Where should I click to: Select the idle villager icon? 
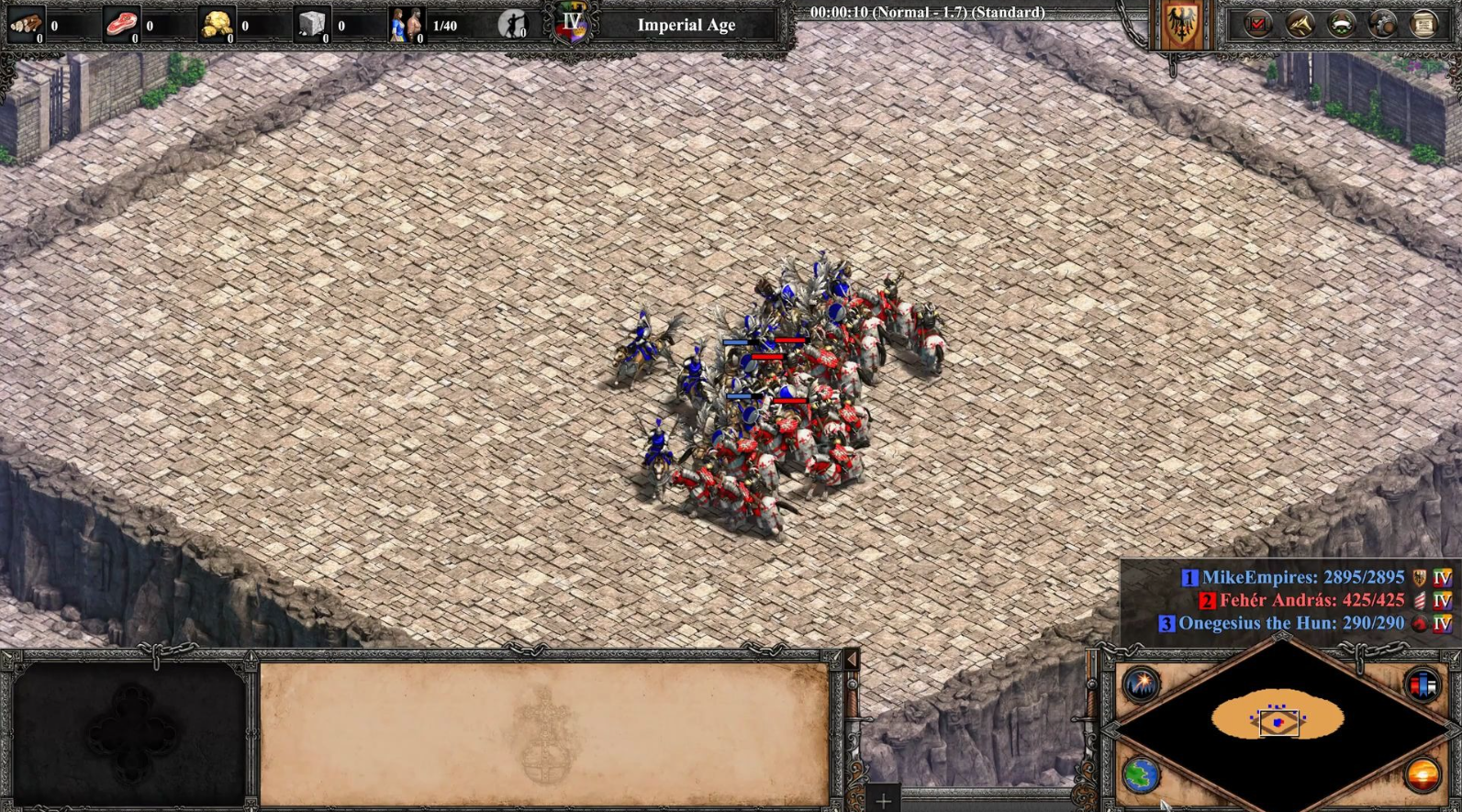tap(513, 24)
